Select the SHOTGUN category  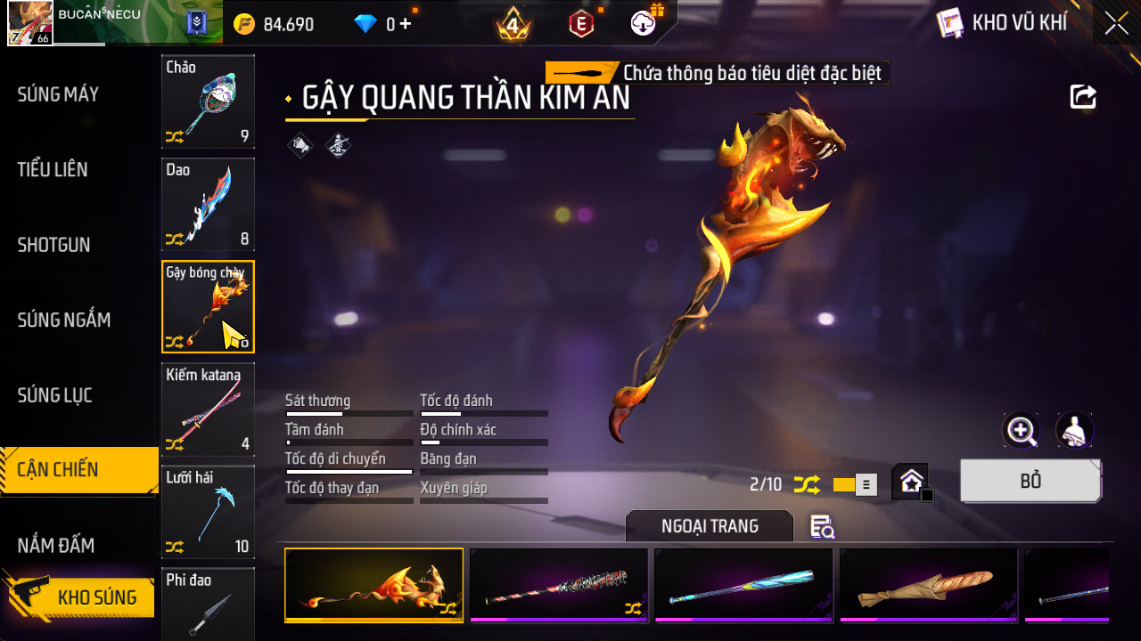pos(54,245)
